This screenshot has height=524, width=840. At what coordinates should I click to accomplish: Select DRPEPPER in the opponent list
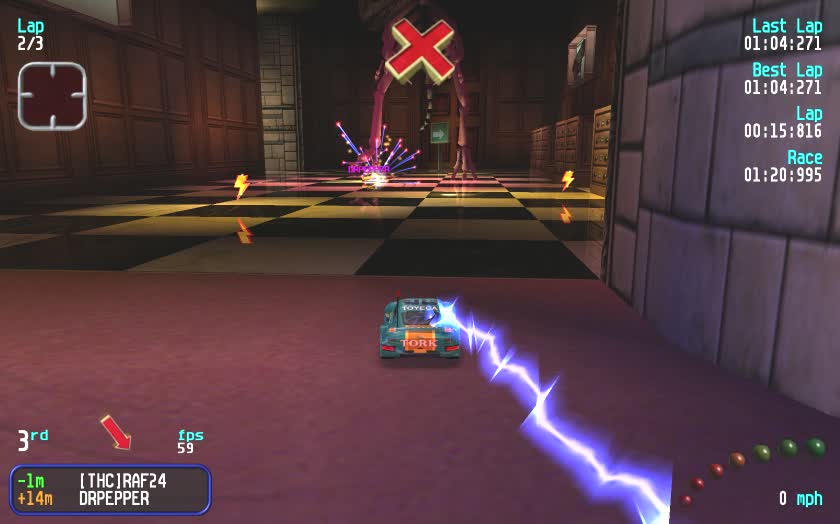tap(113, 498)
